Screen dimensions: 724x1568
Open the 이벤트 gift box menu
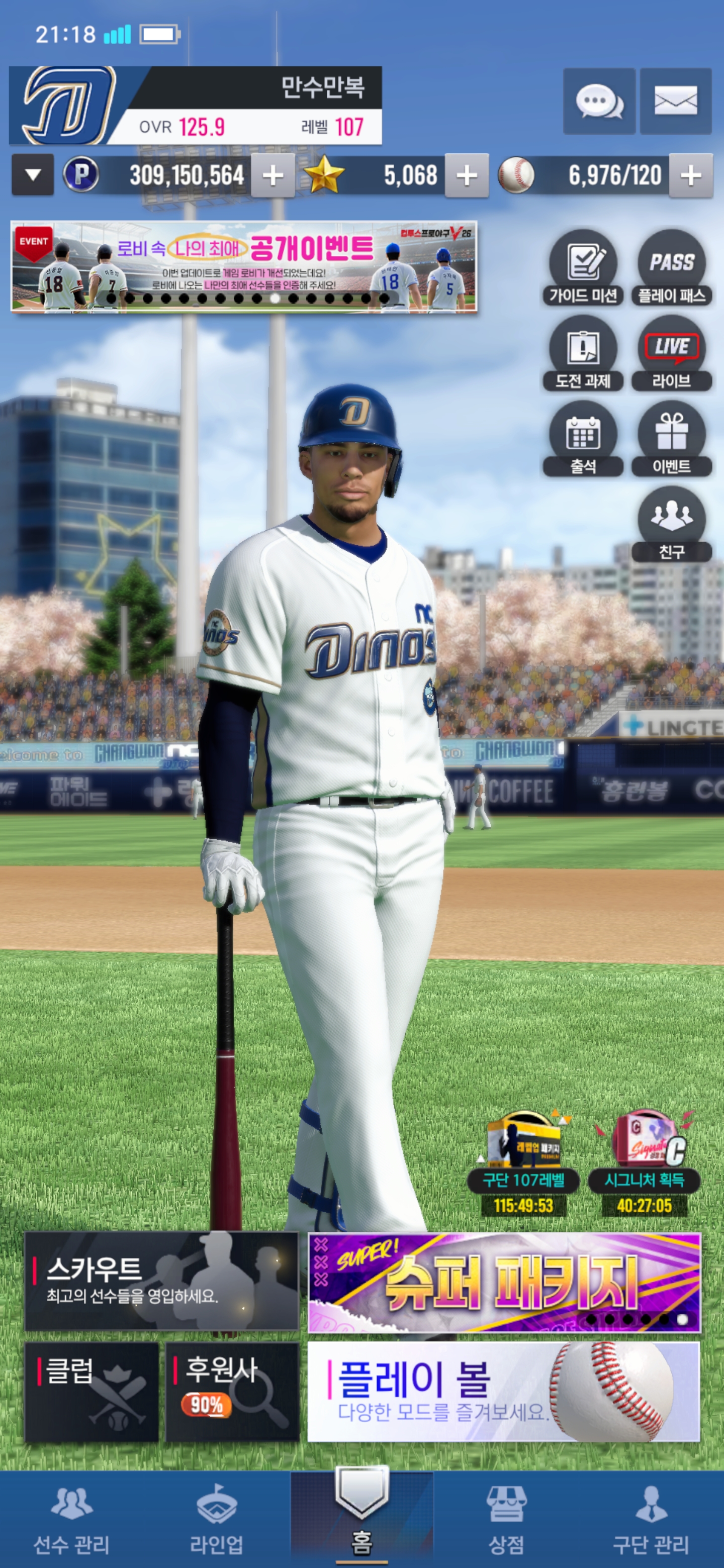point(672,439)
